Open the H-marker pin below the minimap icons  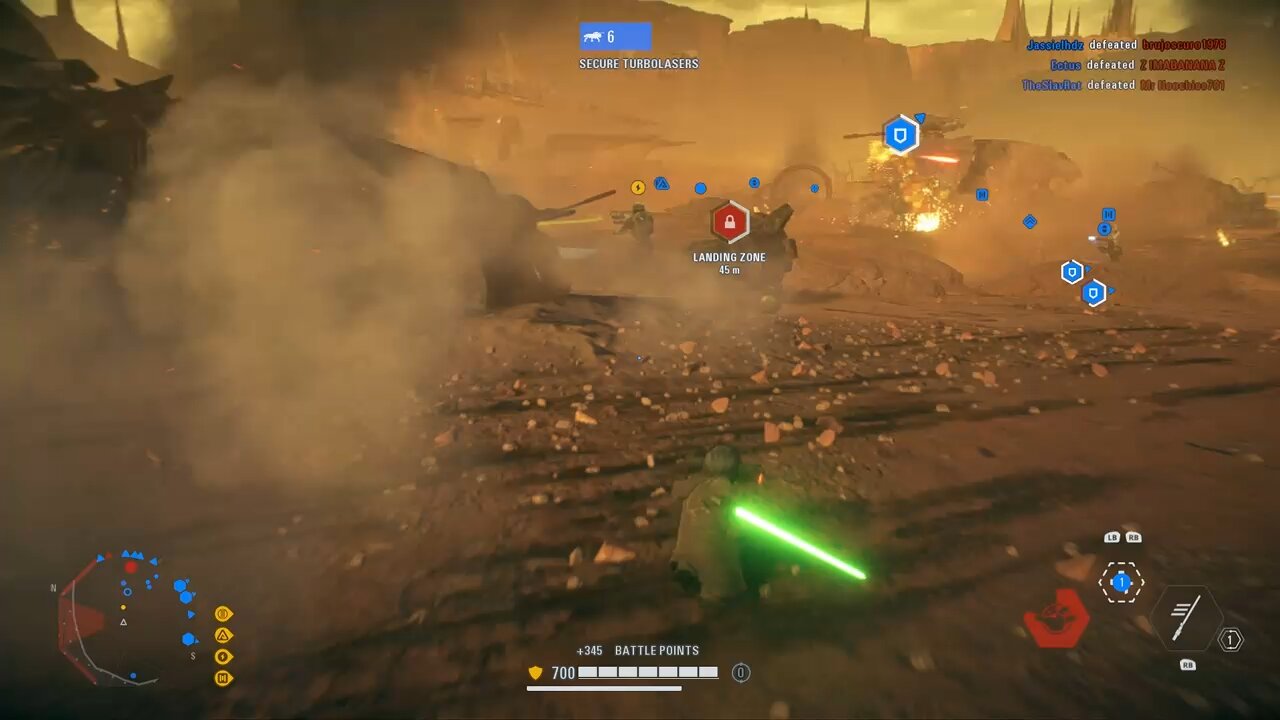[223, 677]
